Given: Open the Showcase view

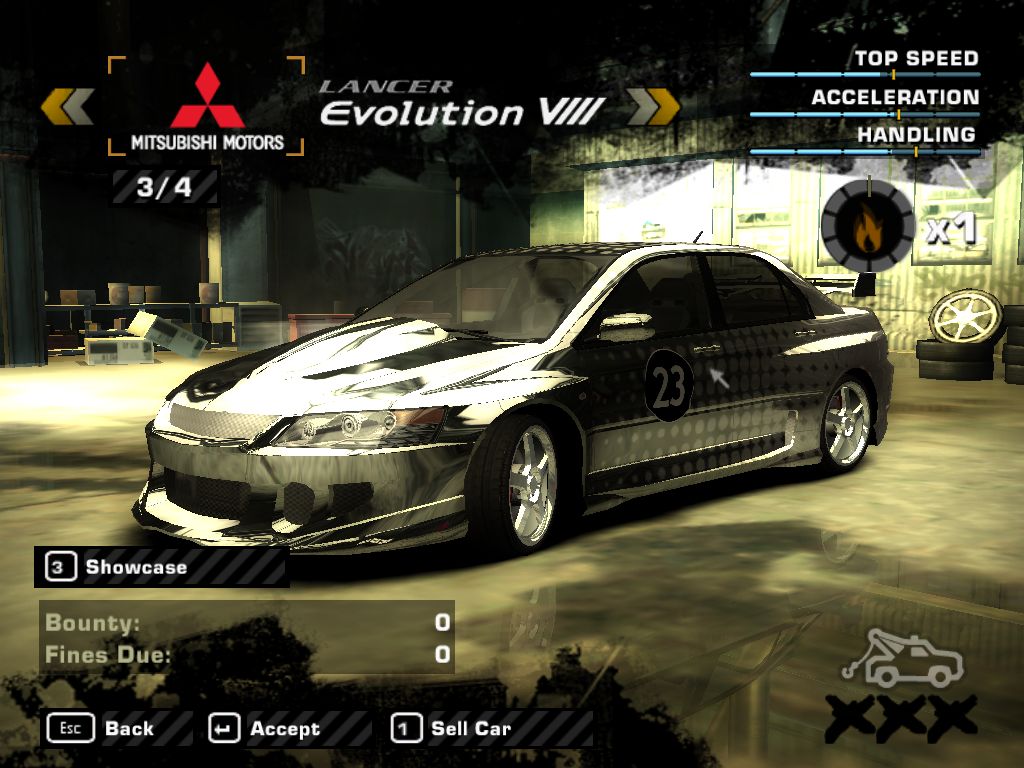Looking at the screenshot, I should tap(135, 567).
